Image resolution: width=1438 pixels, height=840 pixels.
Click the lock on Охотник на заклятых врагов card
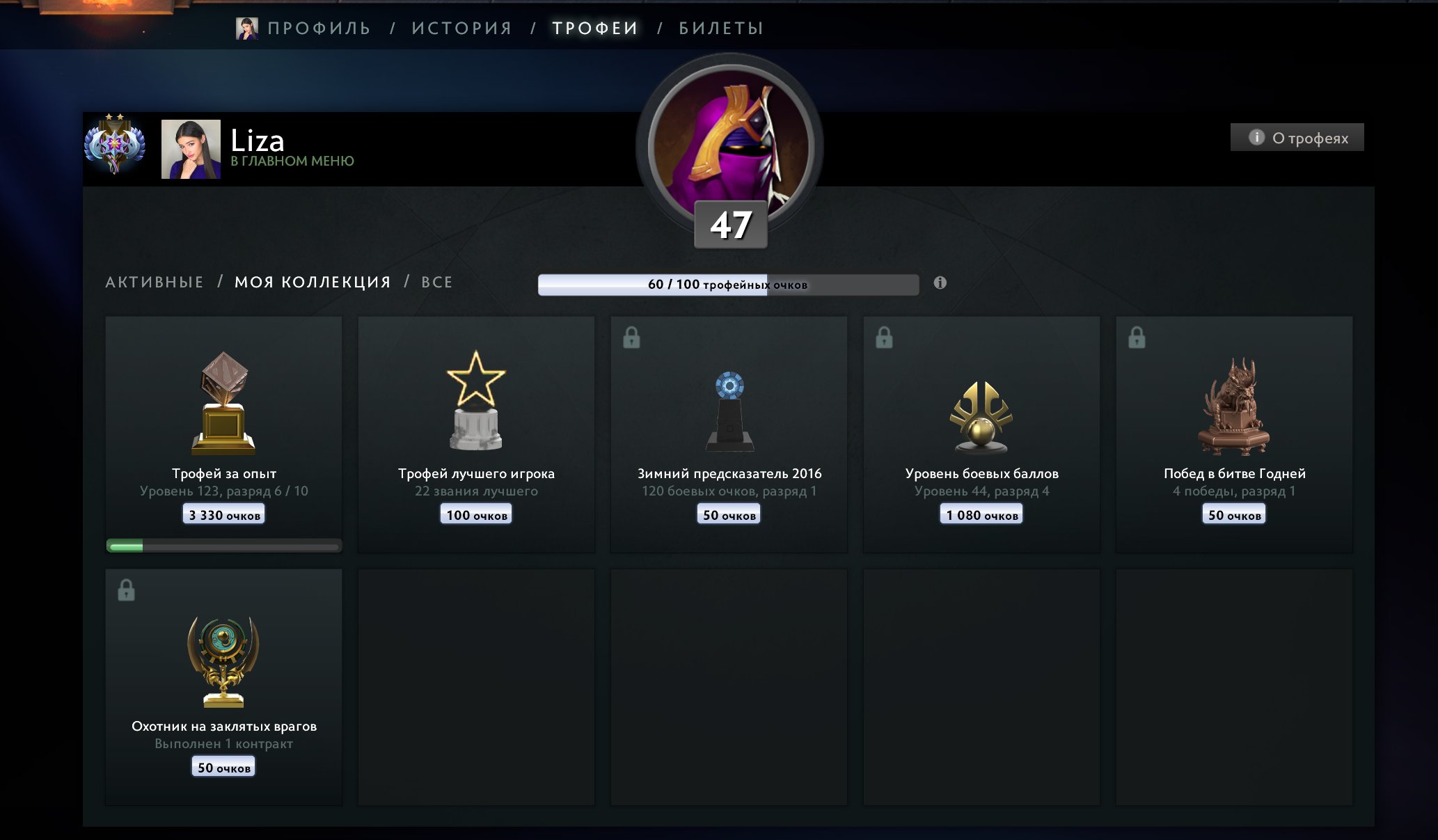(127, 592)
